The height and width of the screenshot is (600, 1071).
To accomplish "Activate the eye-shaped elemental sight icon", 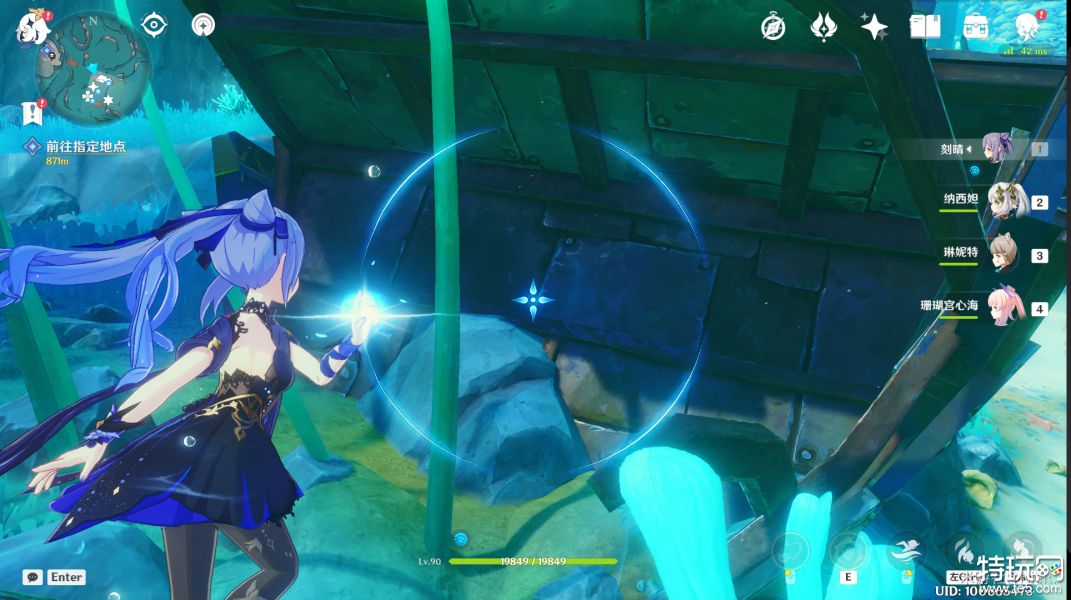I will pos(154,25).
